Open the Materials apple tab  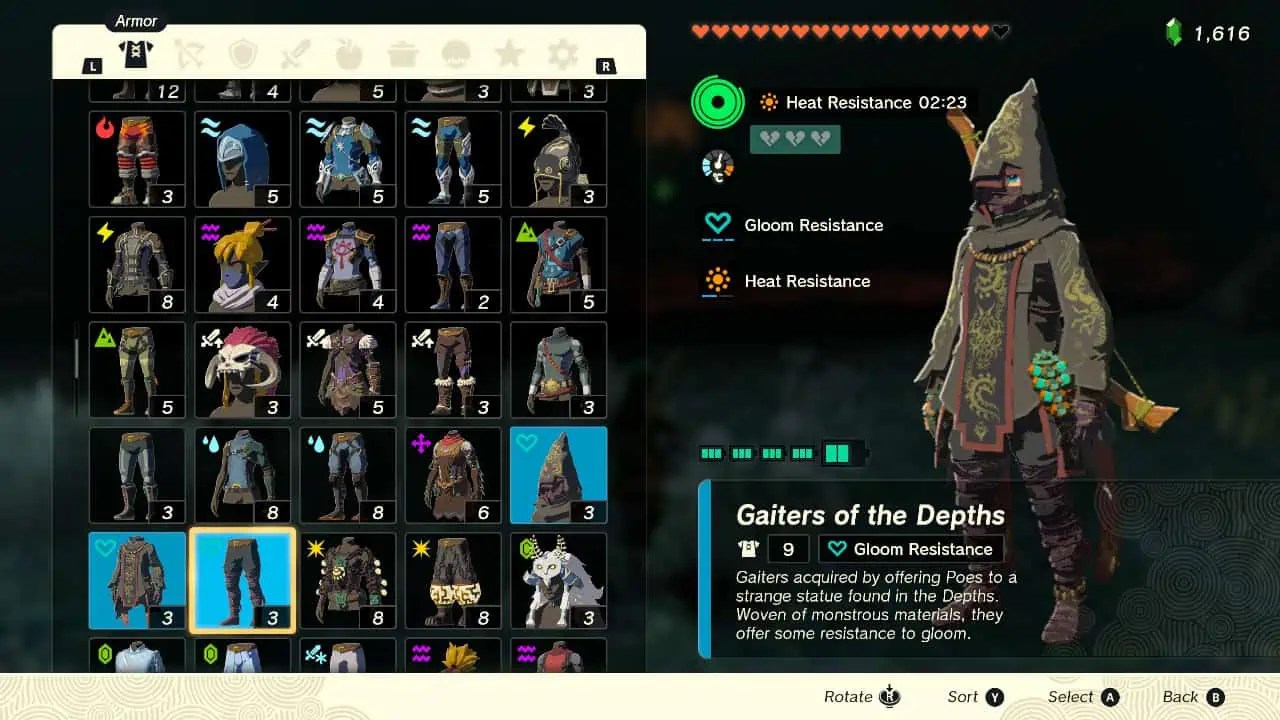click(349, 55)
